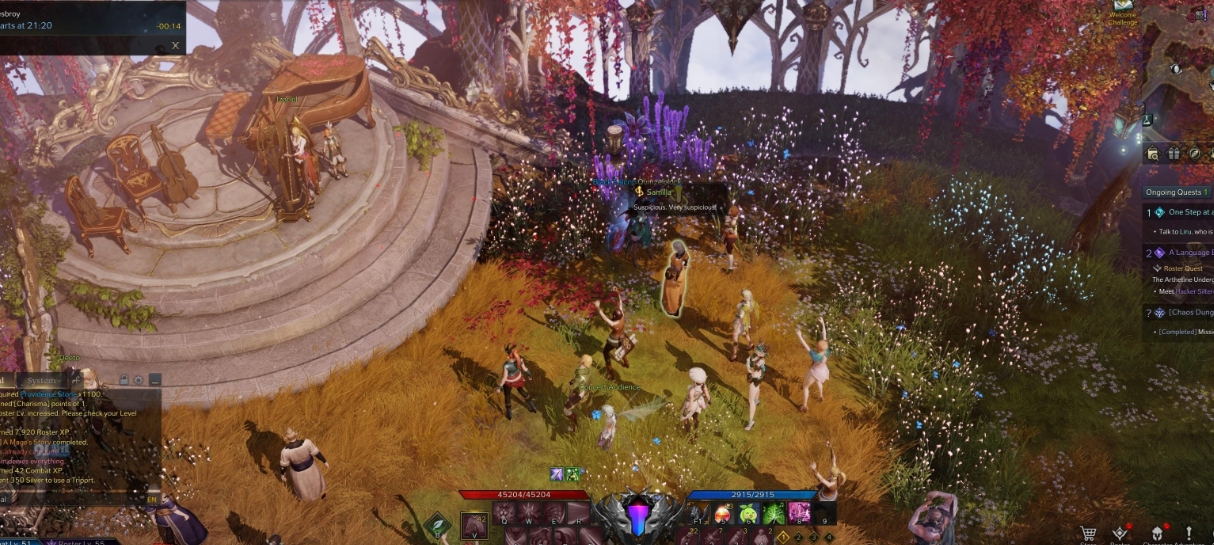Use the V awakening skill slot
The height and width of the screenshot is (545, 1214).
(x=474, y=525)
